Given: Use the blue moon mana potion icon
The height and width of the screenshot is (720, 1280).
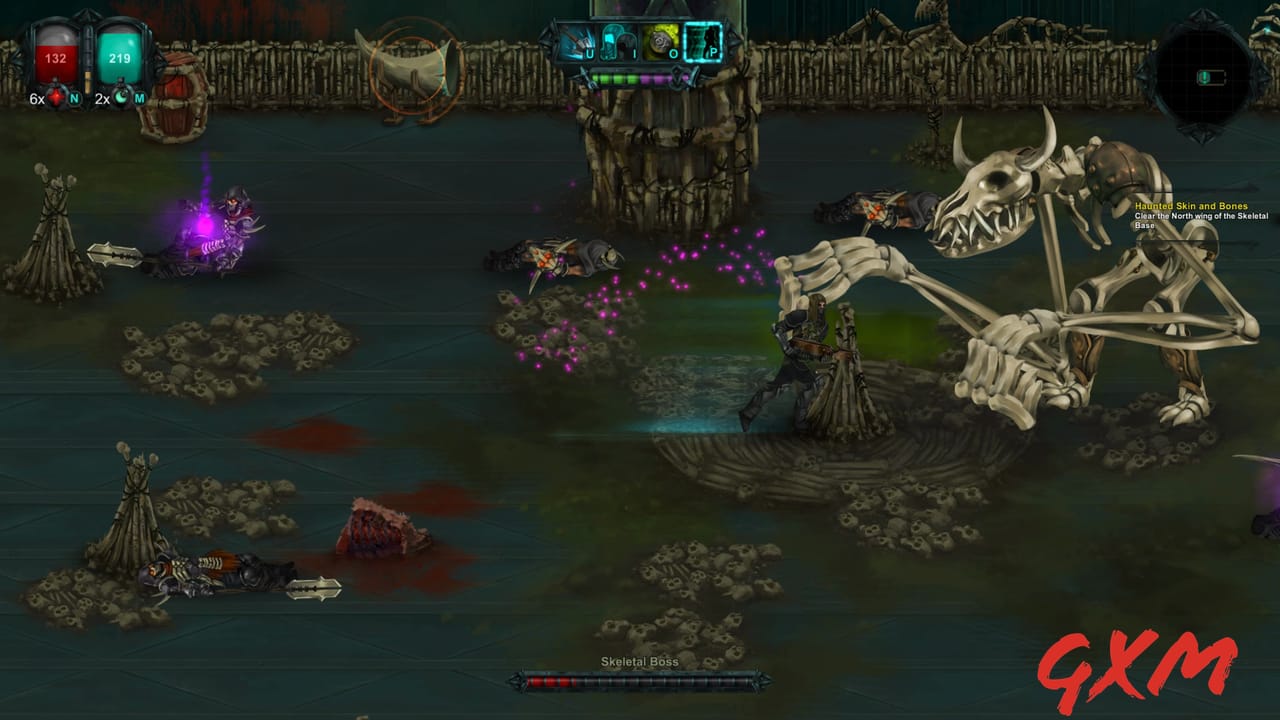Looking at the screenshot, I should pyautogui.click(x=121, y=95).
